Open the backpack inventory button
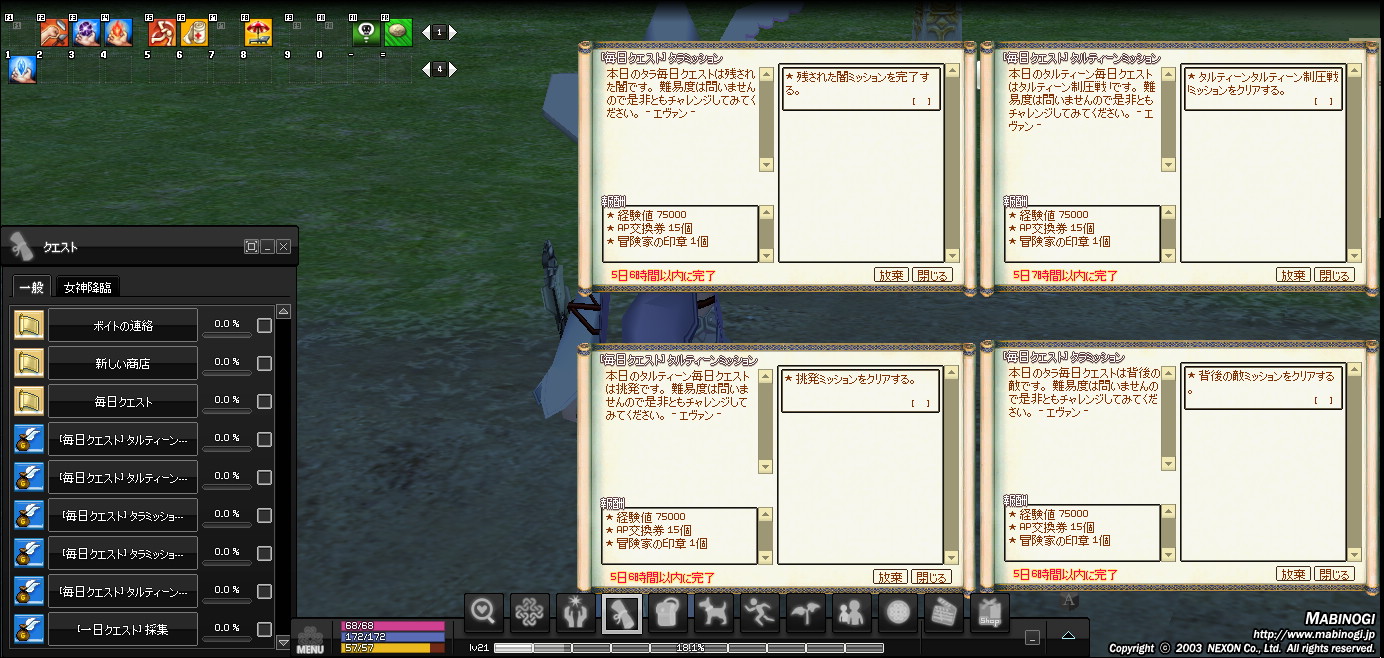1384x658 pixels. coord(667,612)
